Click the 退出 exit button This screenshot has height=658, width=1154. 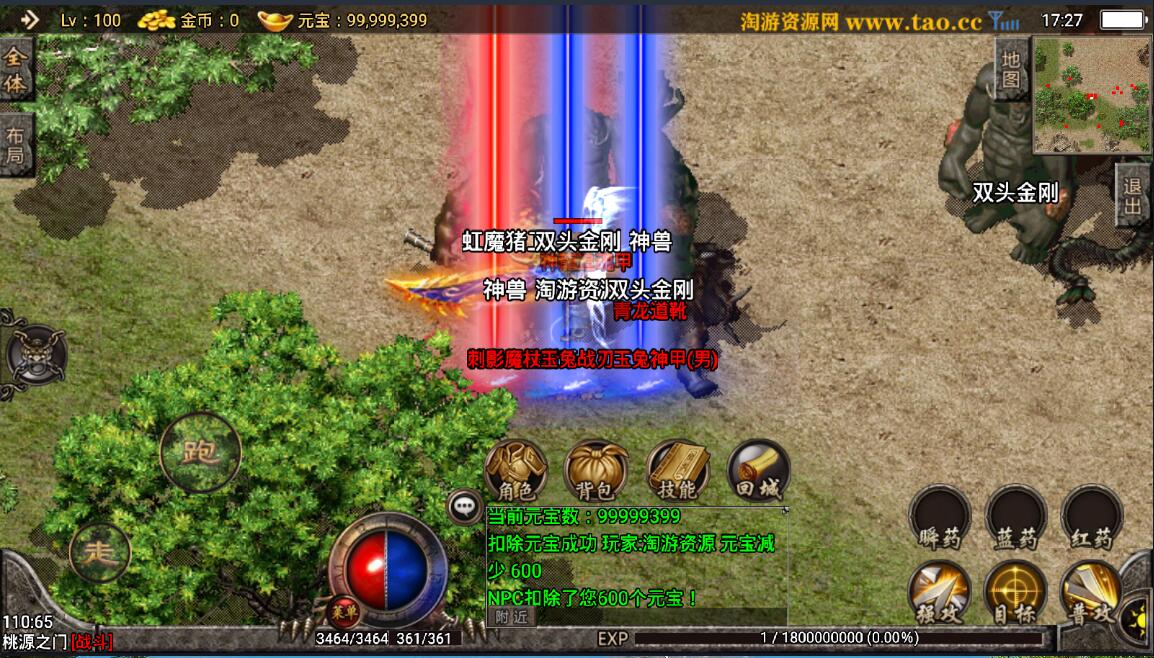pyautogui.click(x=1133, y=197)
